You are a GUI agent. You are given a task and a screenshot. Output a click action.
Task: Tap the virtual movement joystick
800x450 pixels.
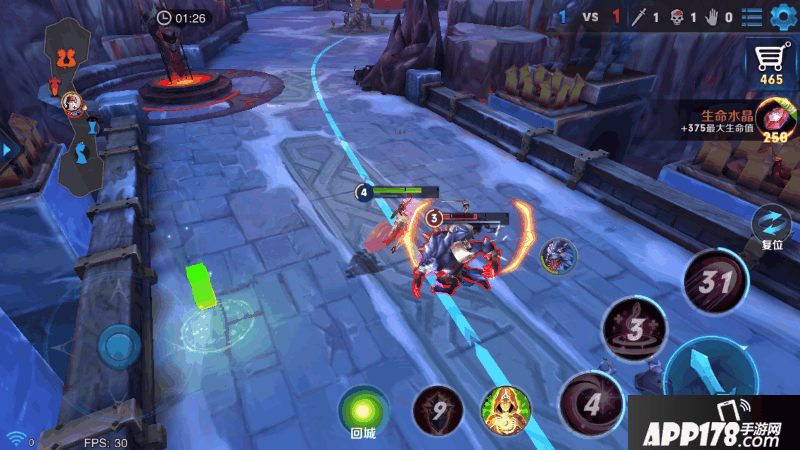click(x=120, y=347)
